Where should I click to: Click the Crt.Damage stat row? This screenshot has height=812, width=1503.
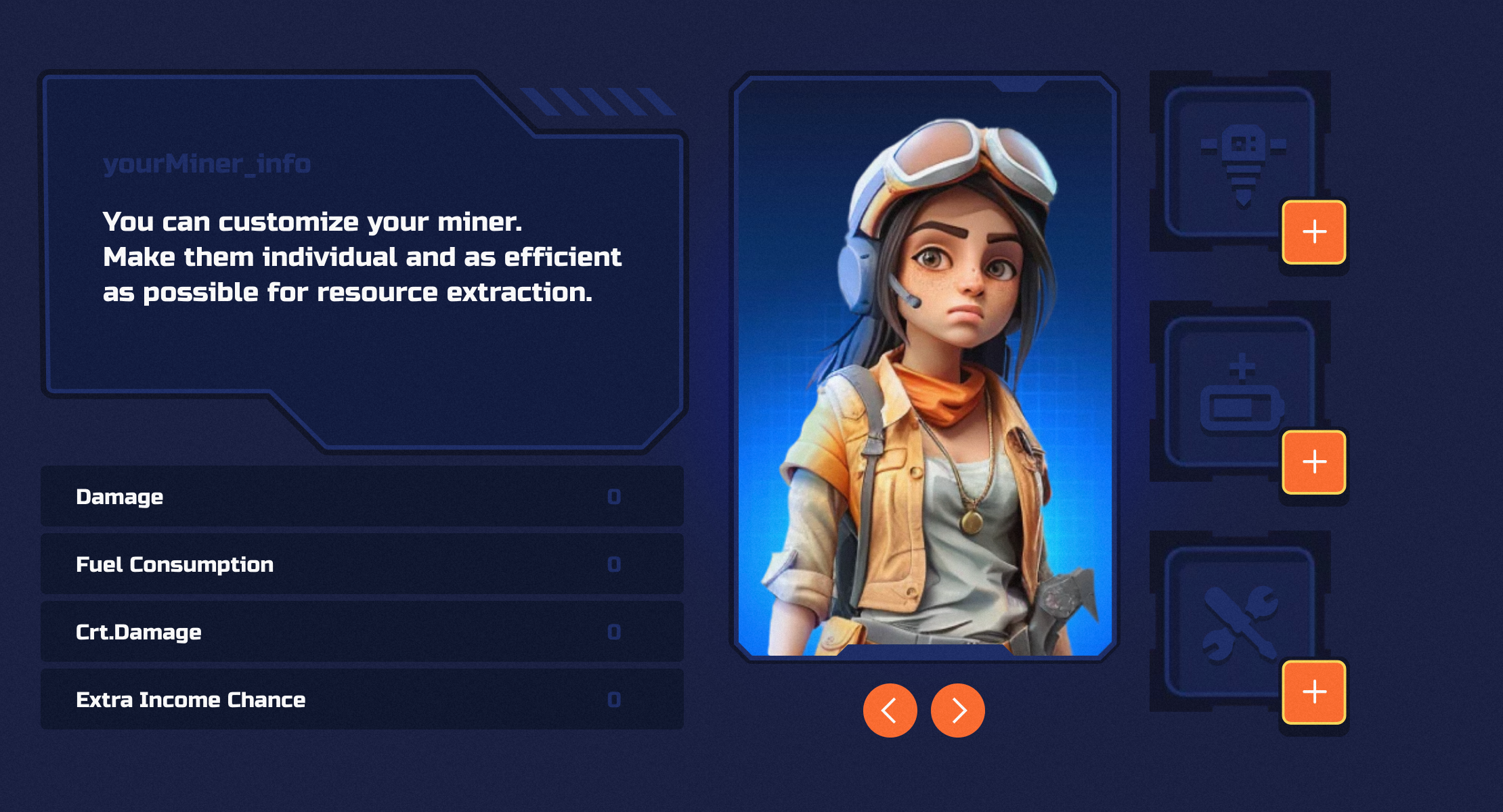pos(362,632)
